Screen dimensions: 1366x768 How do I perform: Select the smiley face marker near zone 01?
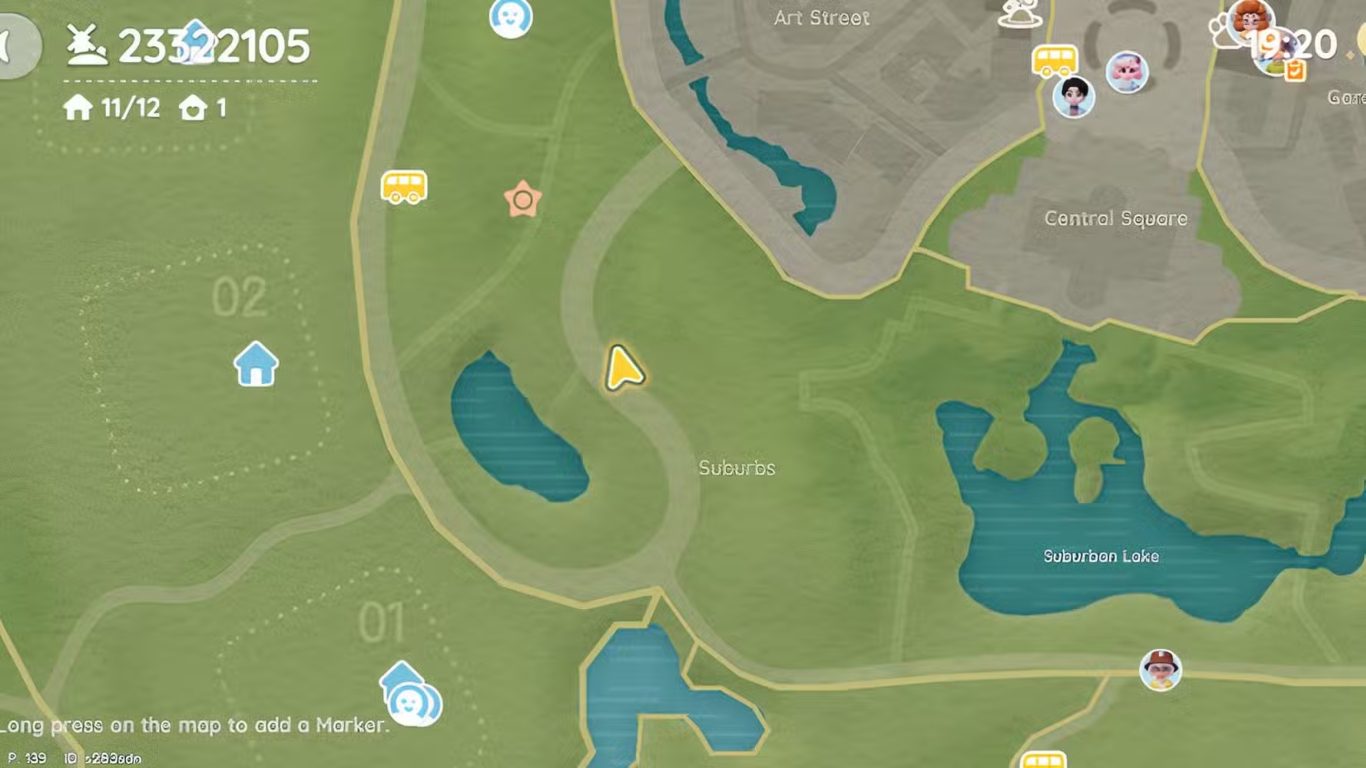[x=410, y=703]
